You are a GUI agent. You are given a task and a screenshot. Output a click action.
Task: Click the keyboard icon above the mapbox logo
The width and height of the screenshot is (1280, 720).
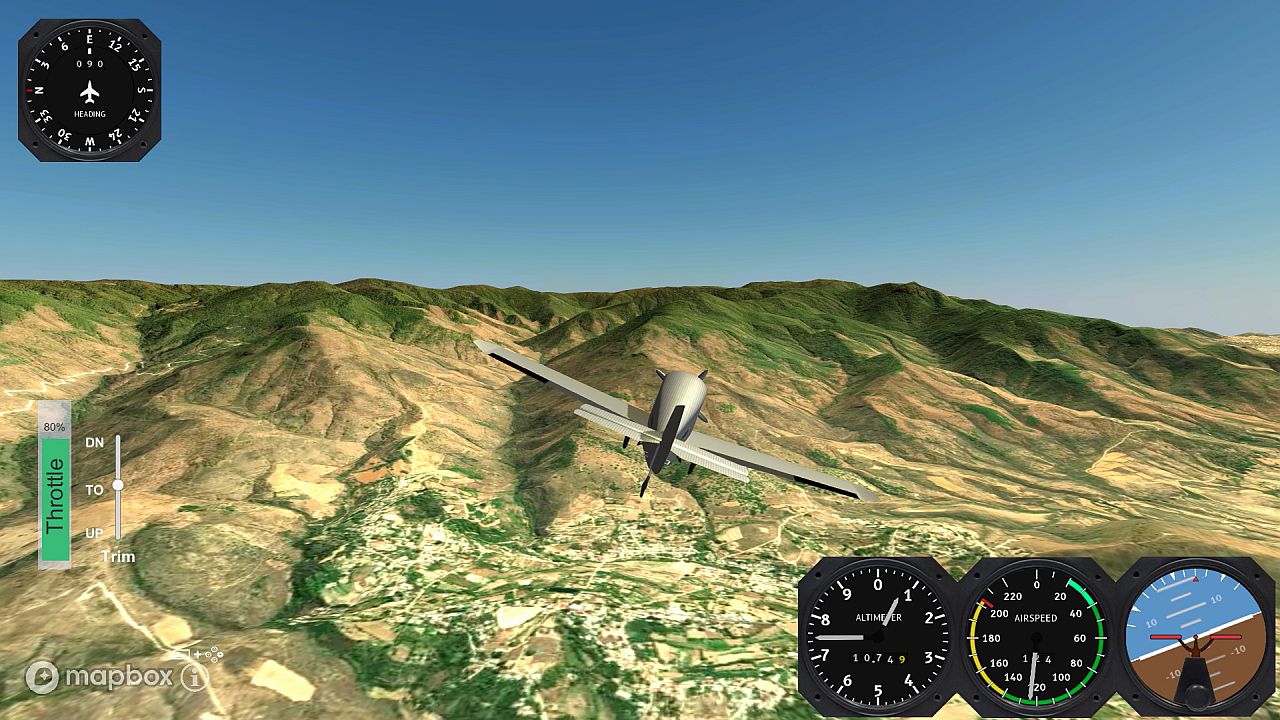click(180, 651)
